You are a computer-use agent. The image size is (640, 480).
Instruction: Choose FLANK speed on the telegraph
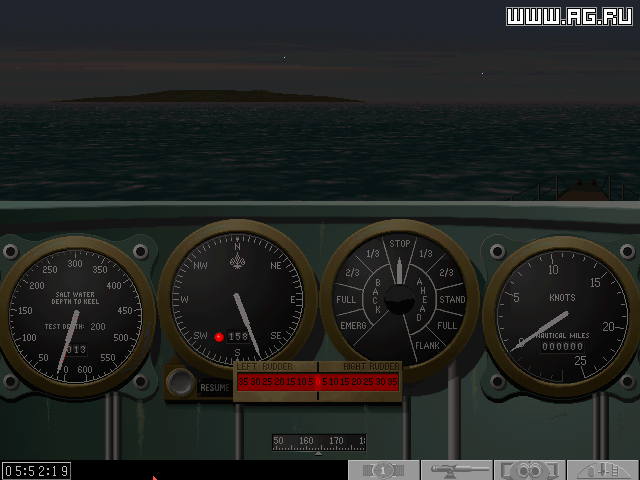coord(427,345)
